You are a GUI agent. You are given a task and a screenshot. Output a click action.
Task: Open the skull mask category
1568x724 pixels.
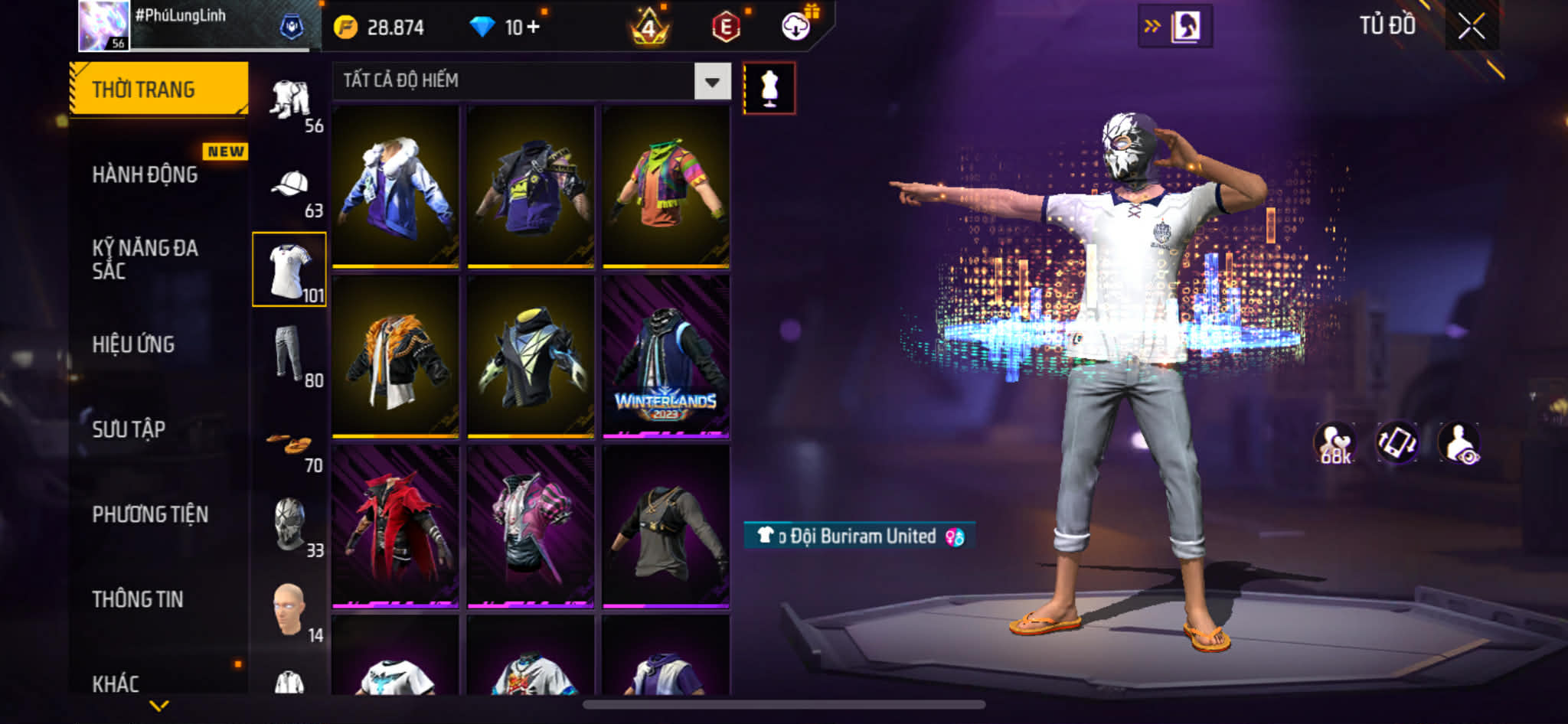290,525
